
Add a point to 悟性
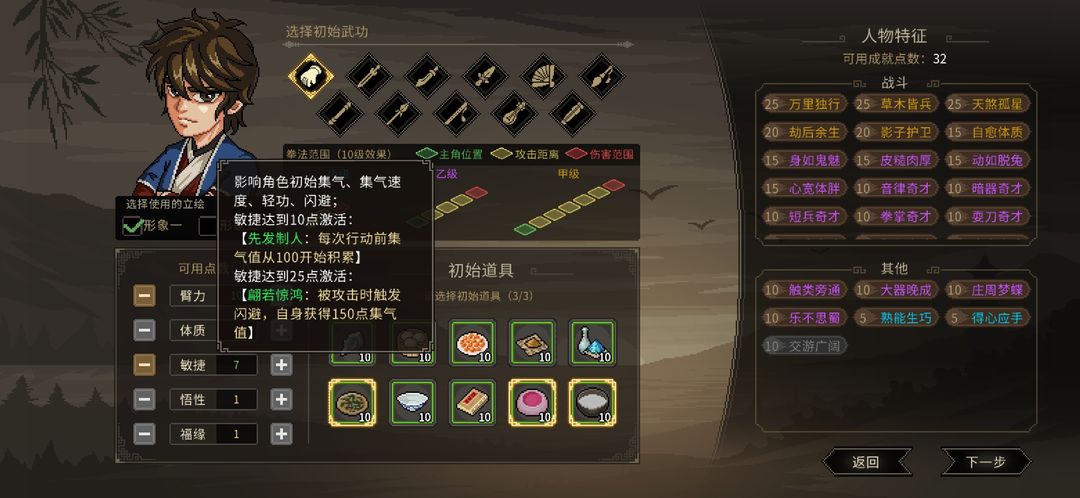(x=282, y=399)
